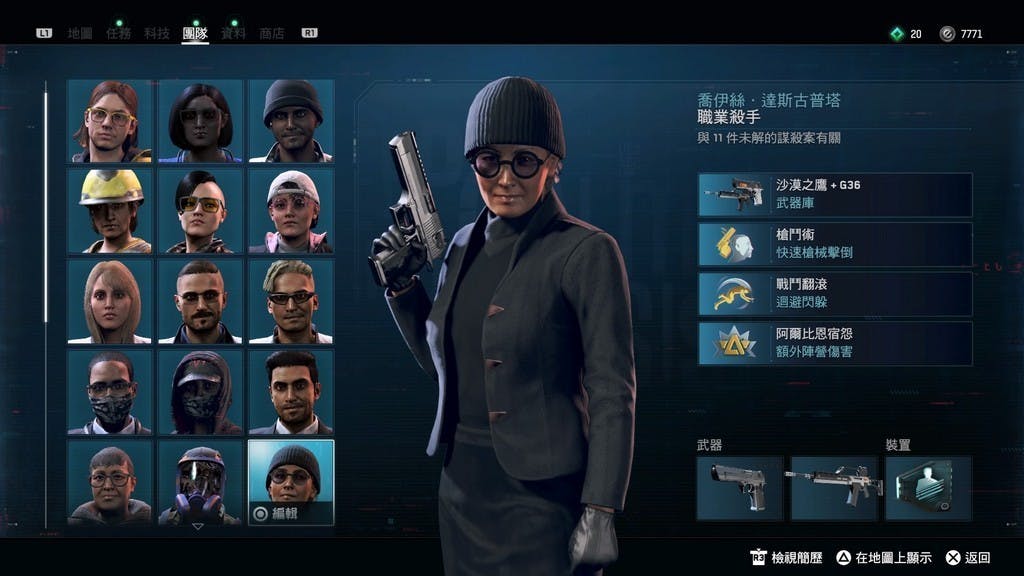View the 沙漠之鷹 + G36 weapon perk

(835, 195)
